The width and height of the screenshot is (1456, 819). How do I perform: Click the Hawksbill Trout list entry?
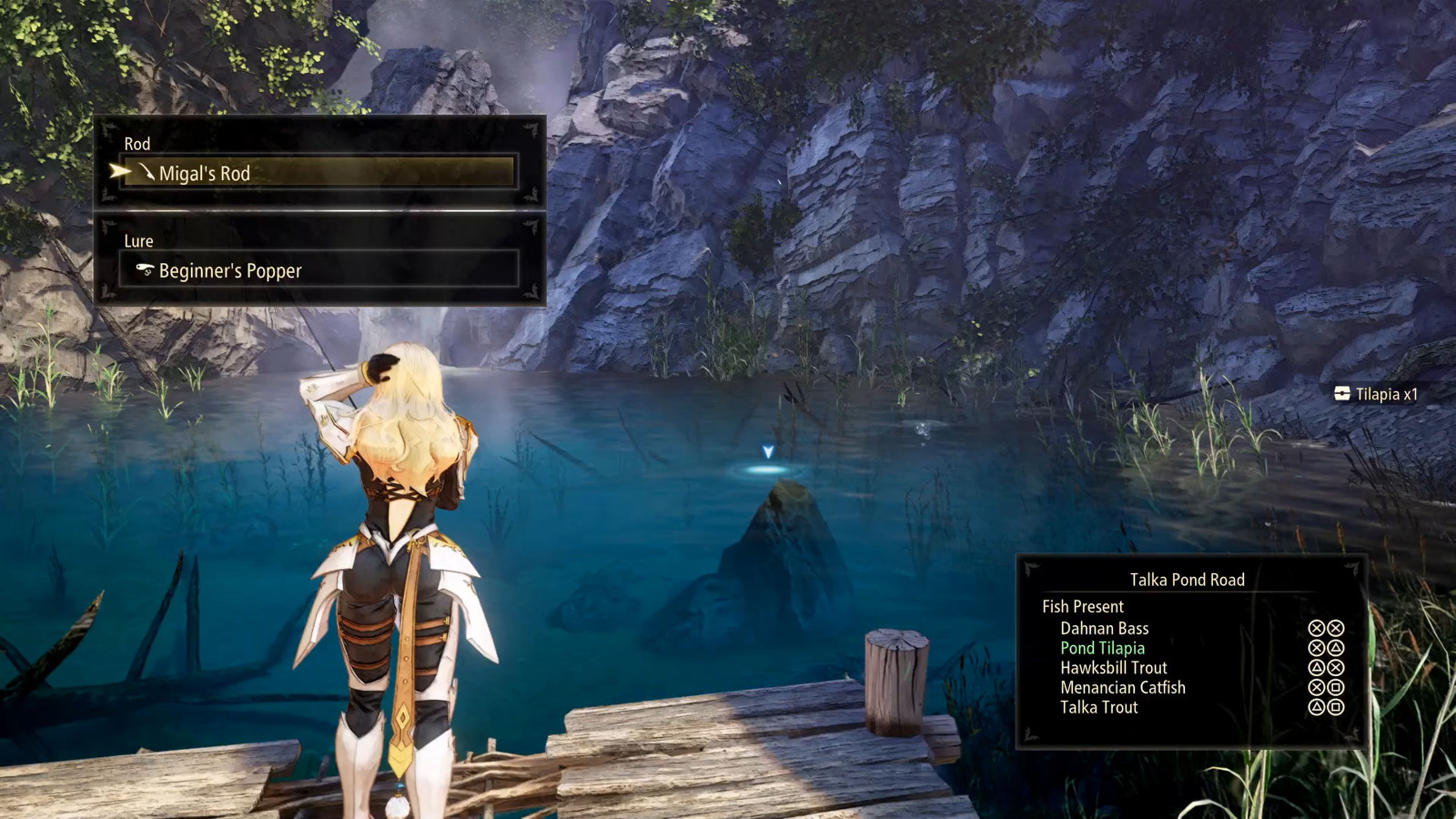(x=1112, y=667)
